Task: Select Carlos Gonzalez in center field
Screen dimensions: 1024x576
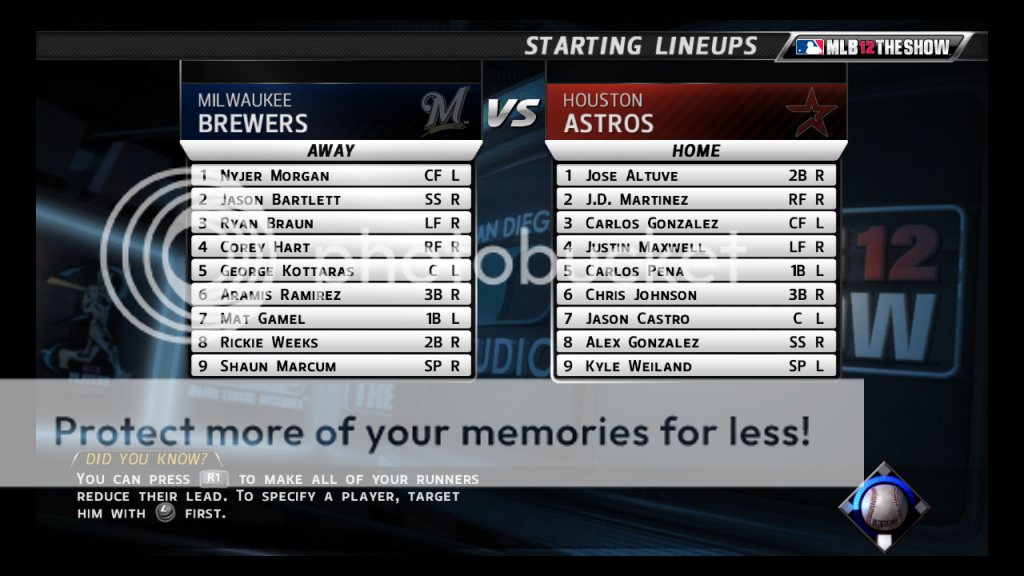Action: pyautogui.click(x=696, y=223)
